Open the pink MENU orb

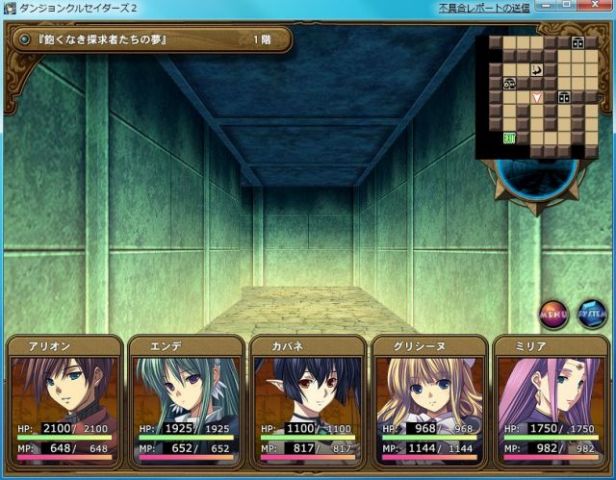pos(553,315)
